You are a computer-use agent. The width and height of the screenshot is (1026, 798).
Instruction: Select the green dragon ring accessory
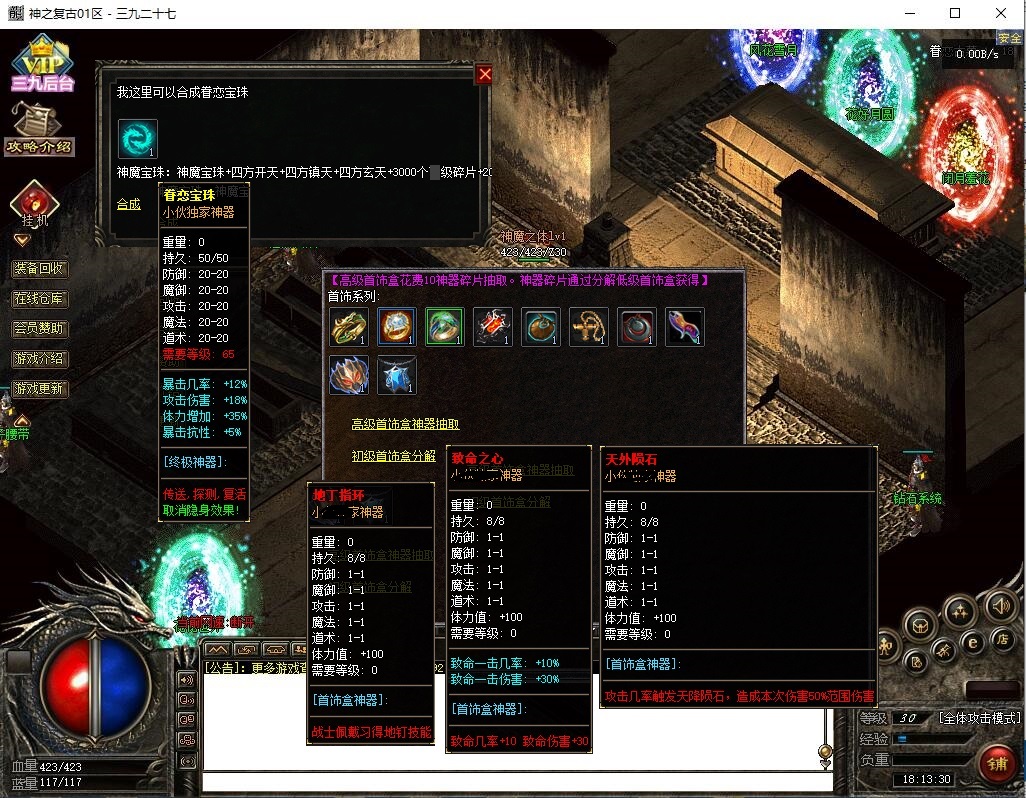click(349, 327)
